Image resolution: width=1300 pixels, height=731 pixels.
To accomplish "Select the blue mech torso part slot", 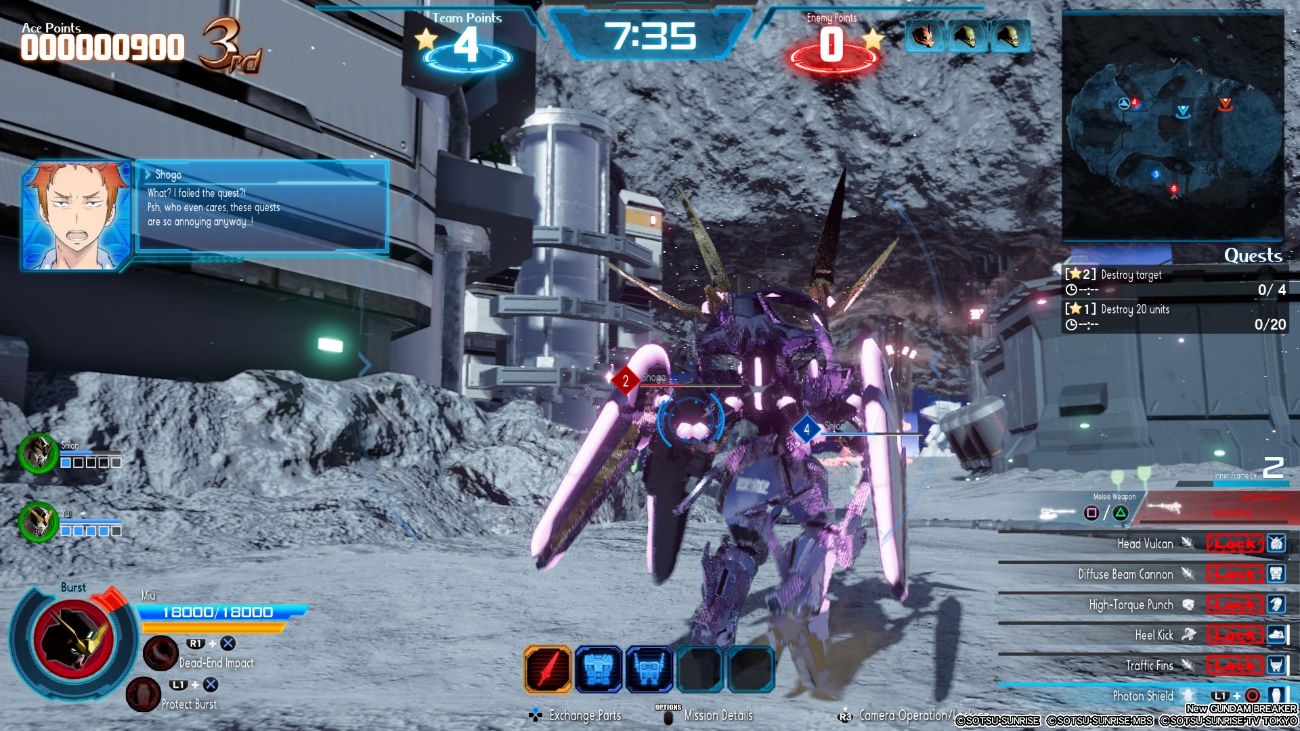I will 598,669.
